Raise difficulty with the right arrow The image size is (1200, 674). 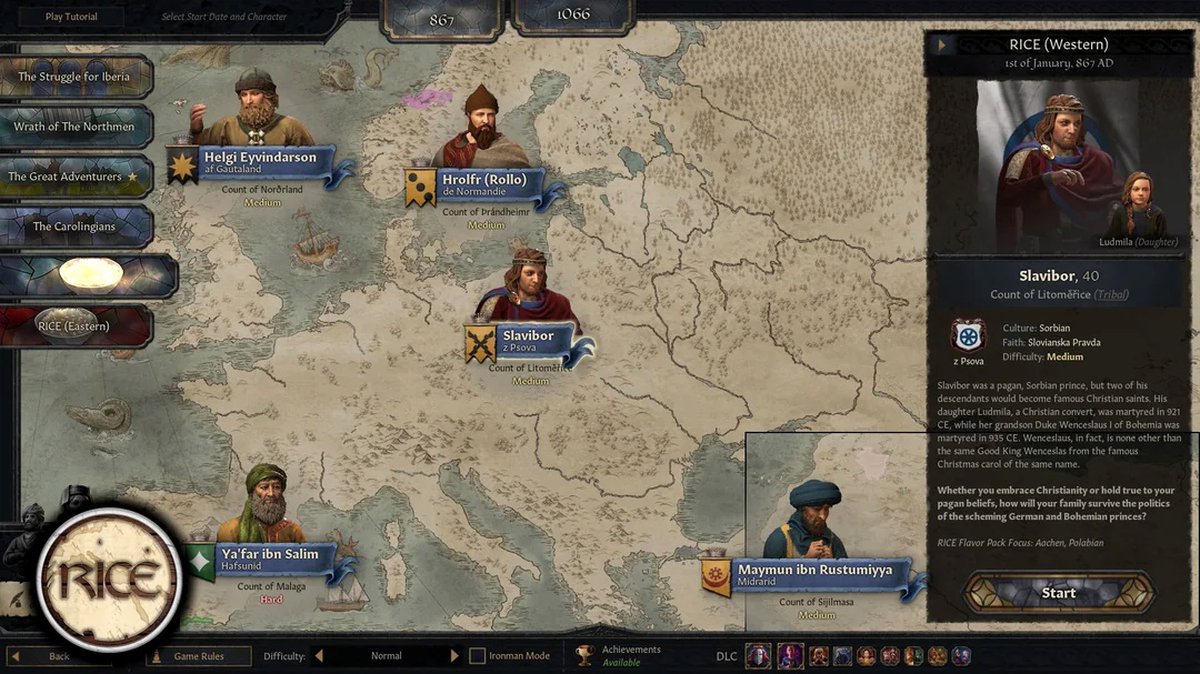pos(454,656)
